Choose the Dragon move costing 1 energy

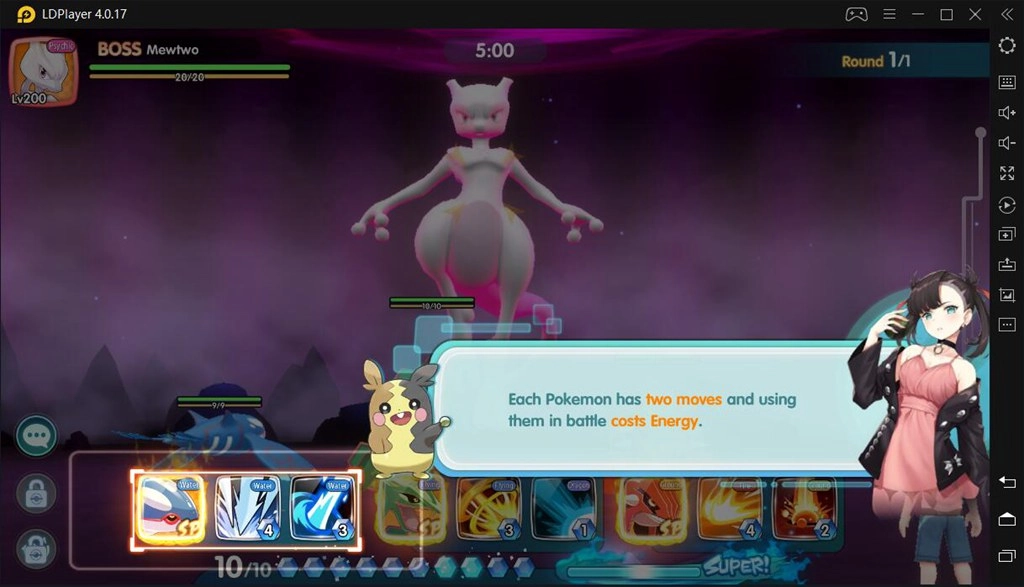(x=564, y=511)
